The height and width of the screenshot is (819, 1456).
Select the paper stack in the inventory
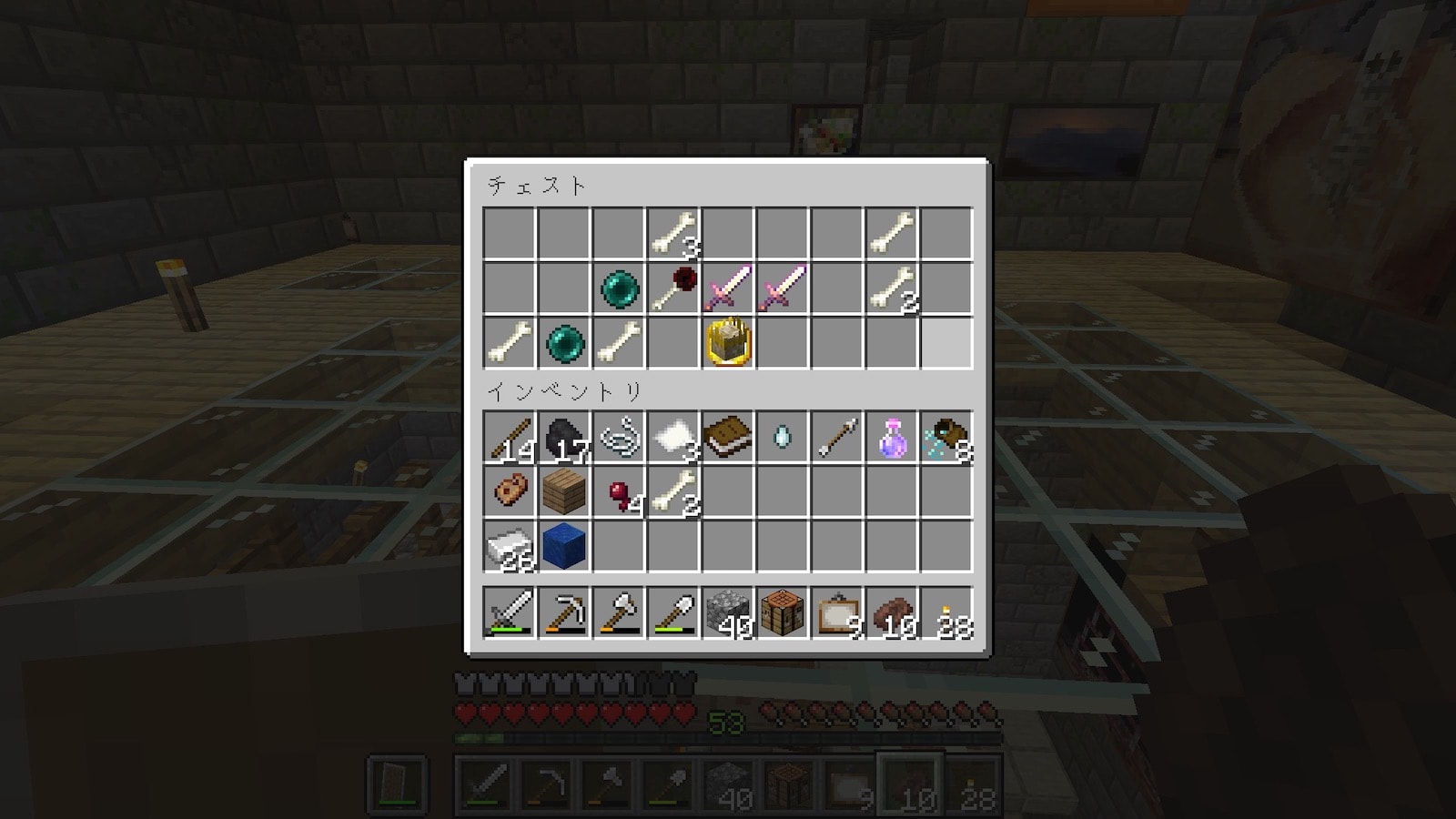(x=673, y=438)
